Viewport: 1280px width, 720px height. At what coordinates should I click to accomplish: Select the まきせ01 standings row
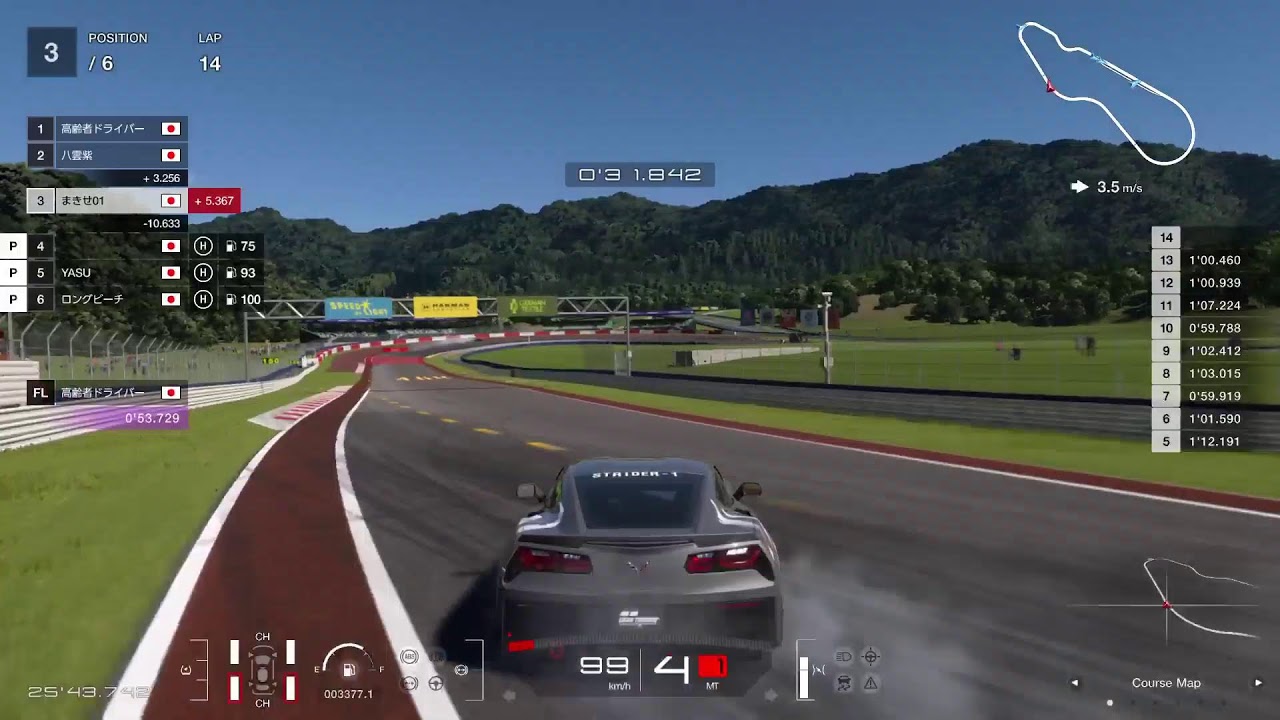(107, 201)
